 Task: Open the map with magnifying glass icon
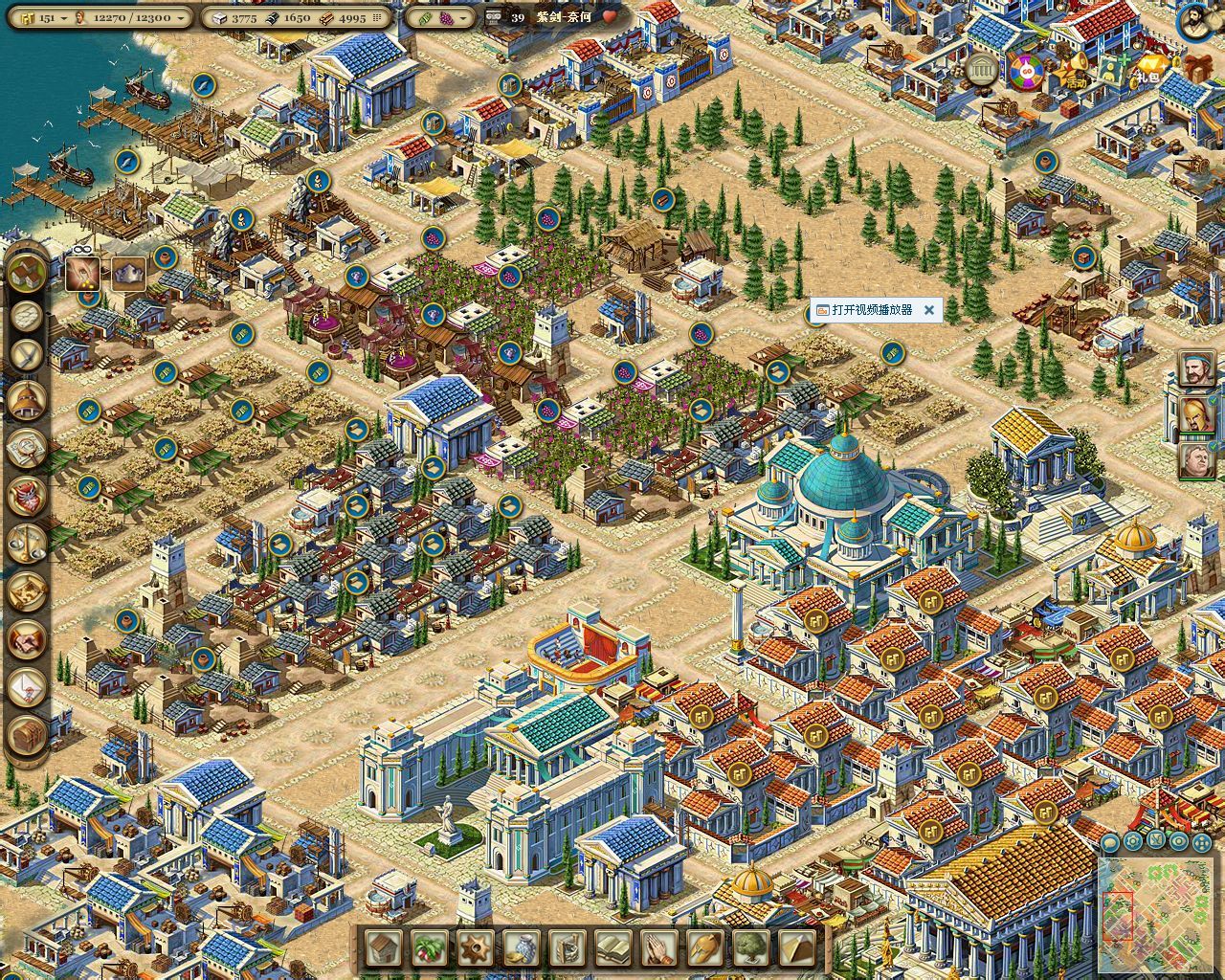pyautogui.click(x=28, y=446)
